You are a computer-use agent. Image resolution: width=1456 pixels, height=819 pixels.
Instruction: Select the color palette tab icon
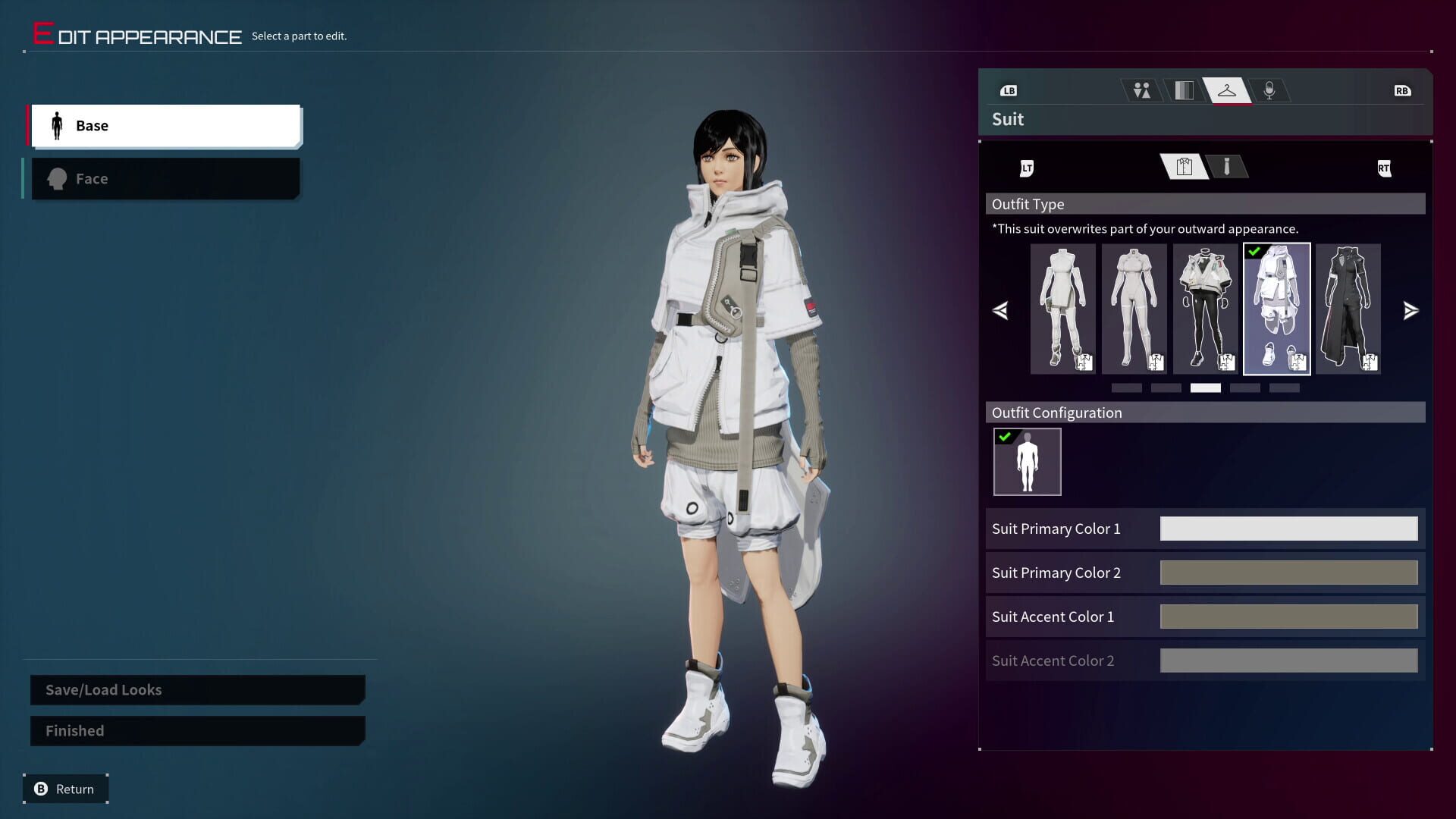pos(1184,89)
